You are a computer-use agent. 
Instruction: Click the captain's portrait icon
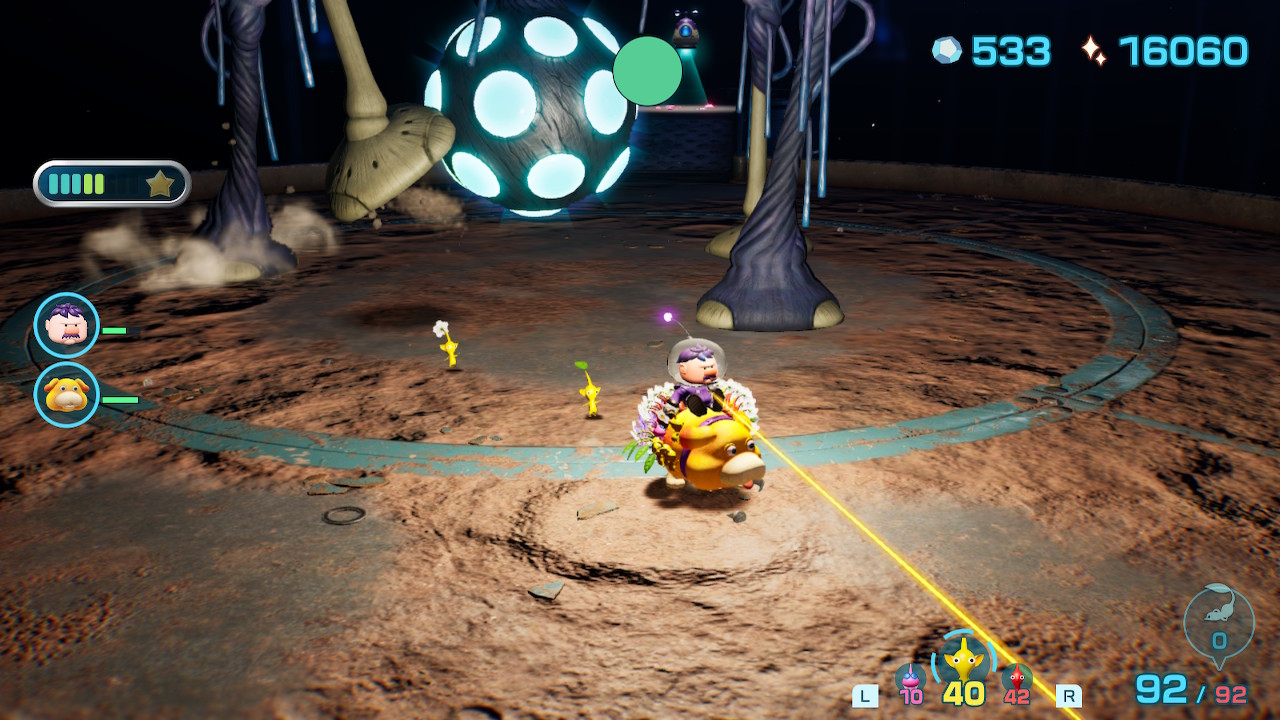[67, 325]
